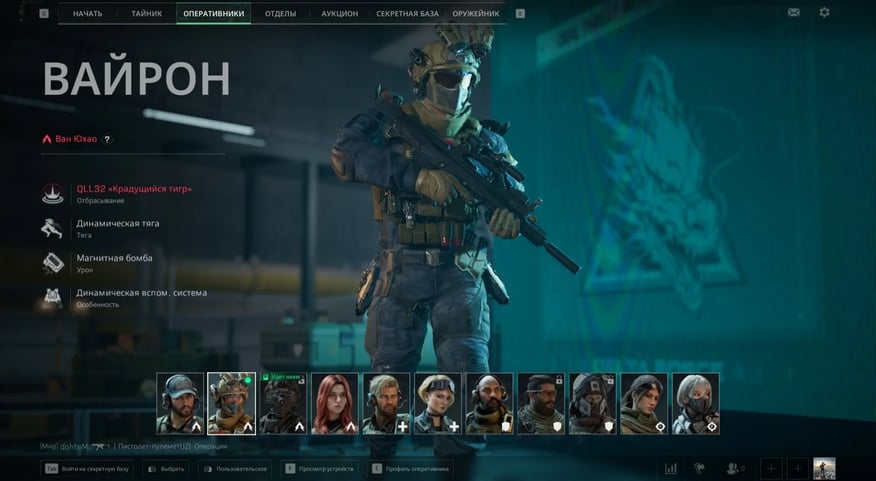
Task: Open the bar-chart statistics icon
Action: click(671, 468)
